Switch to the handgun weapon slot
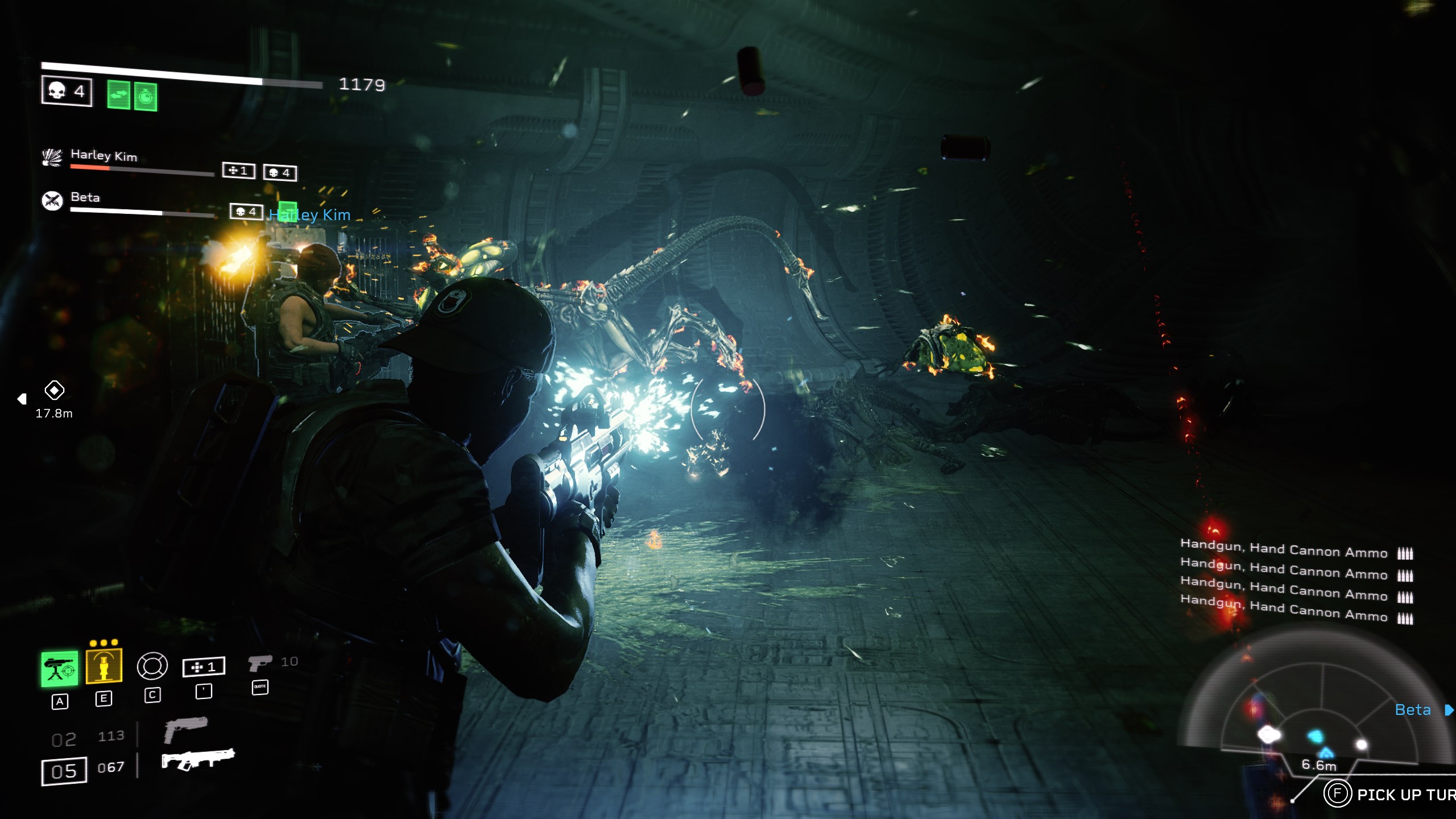Image resolution: width=1456 pixels, height=819 pixels. (185, 729)
